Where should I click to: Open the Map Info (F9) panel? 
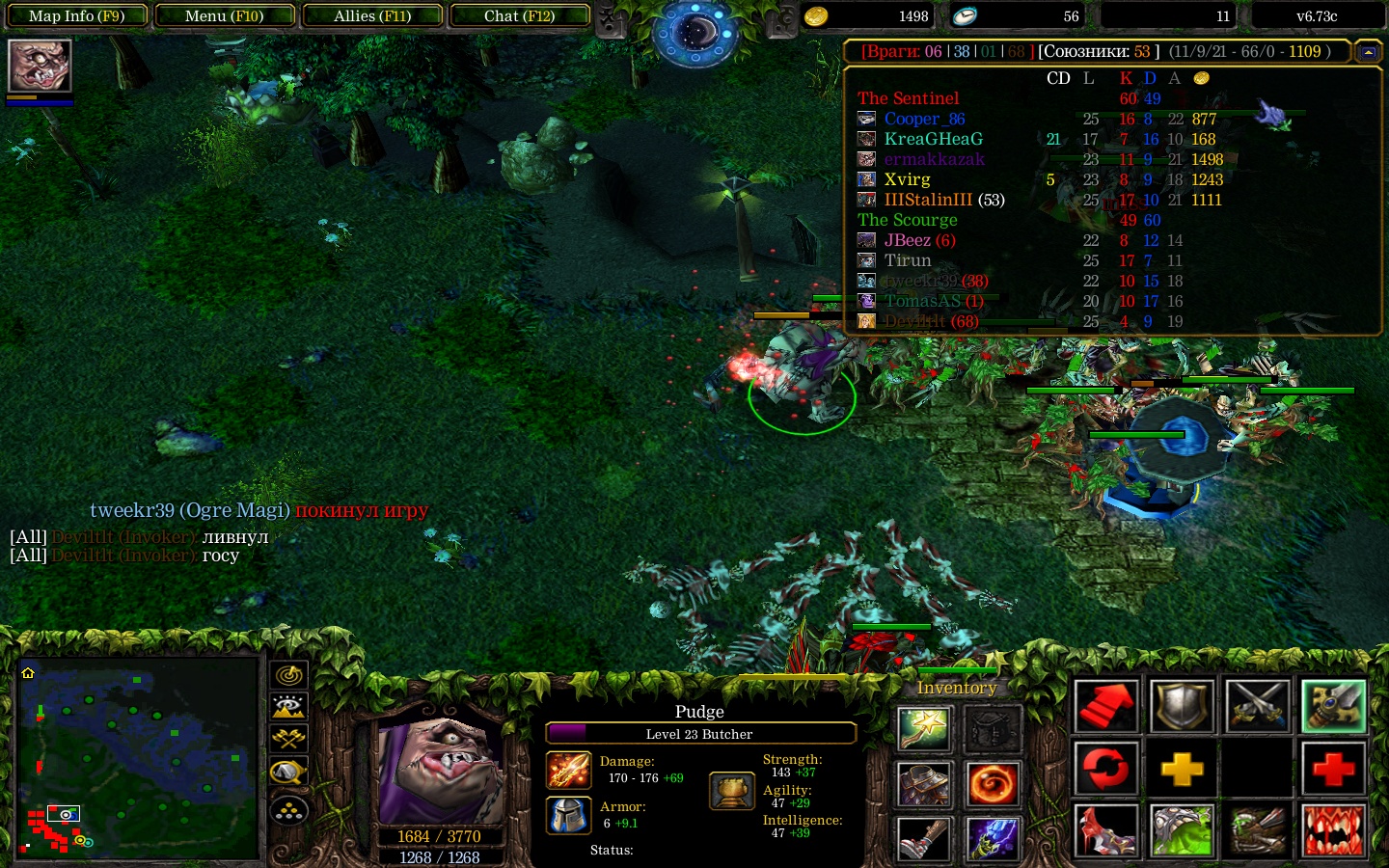pyautogui.click(x=77, y=16)
